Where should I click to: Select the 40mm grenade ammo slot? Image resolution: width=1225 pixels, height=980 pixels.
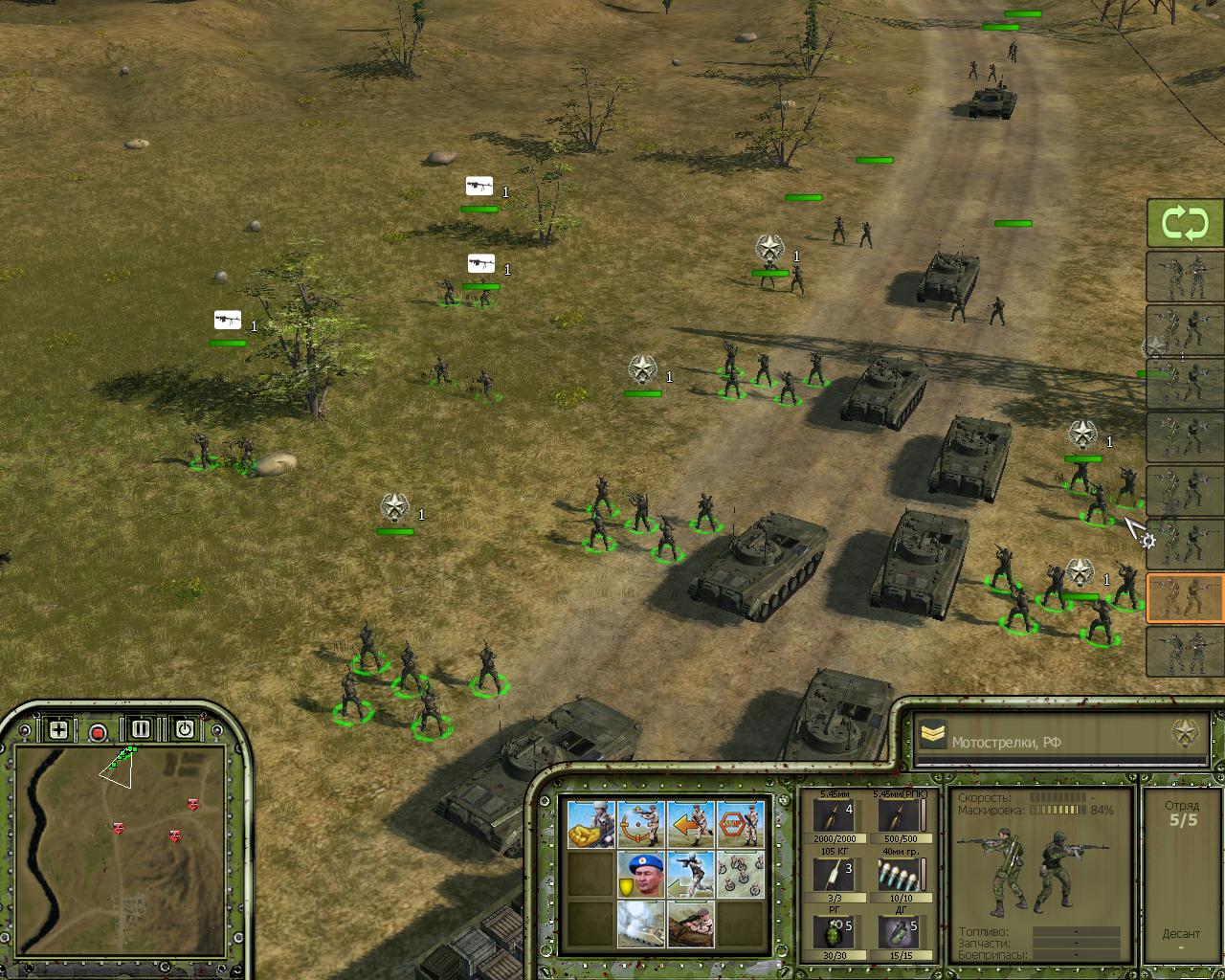[x=897, y=875]
